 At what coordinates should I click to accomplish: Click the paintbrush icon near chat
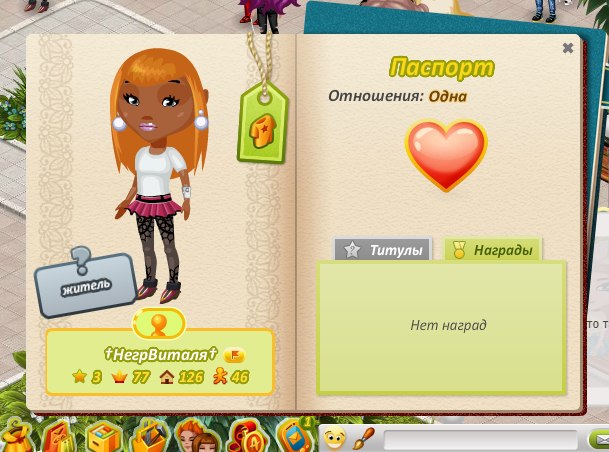click(x=365, y=438)
